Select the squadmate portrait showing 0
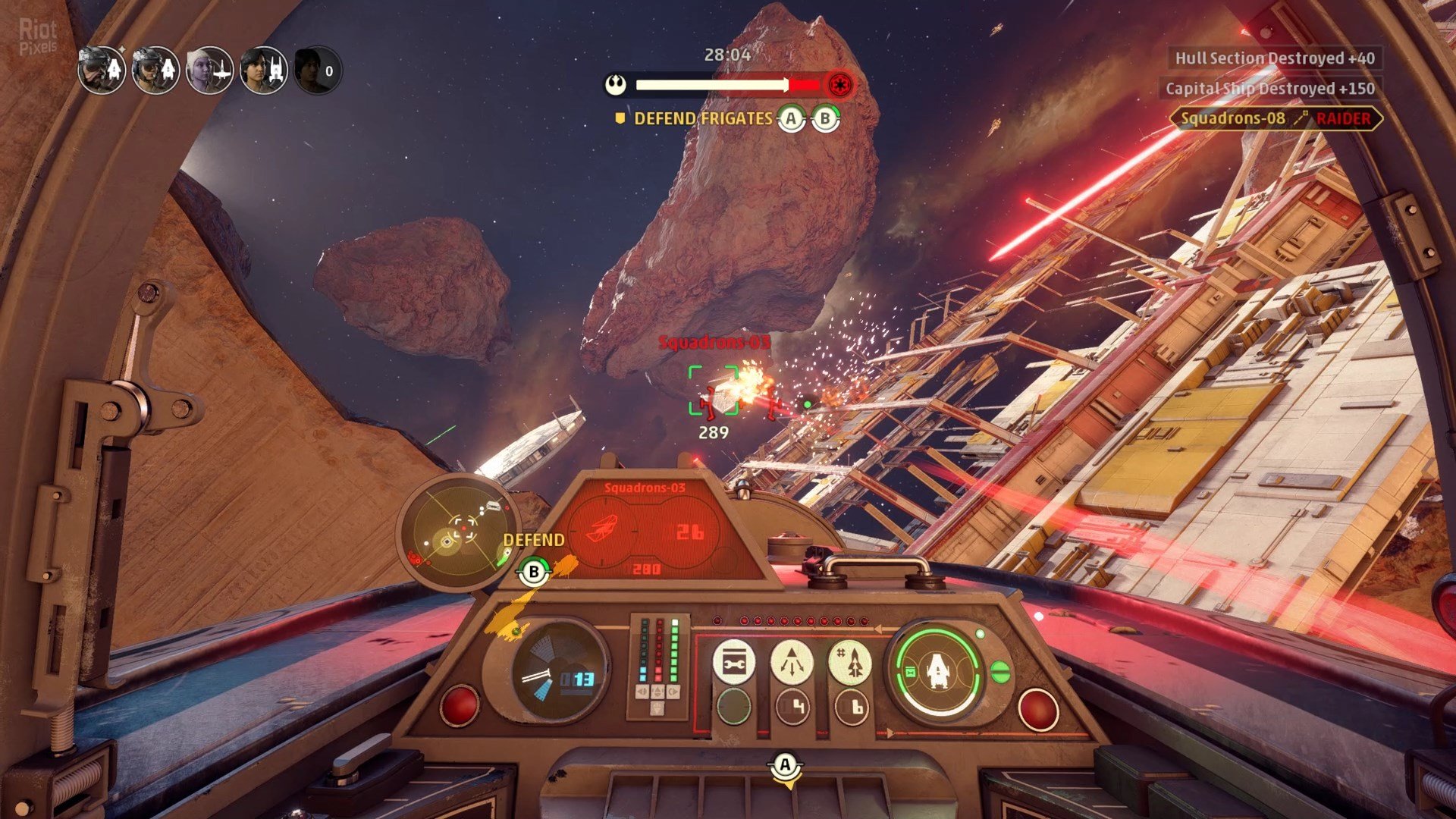The image size is (1456, 819). [x=318, y=71]
